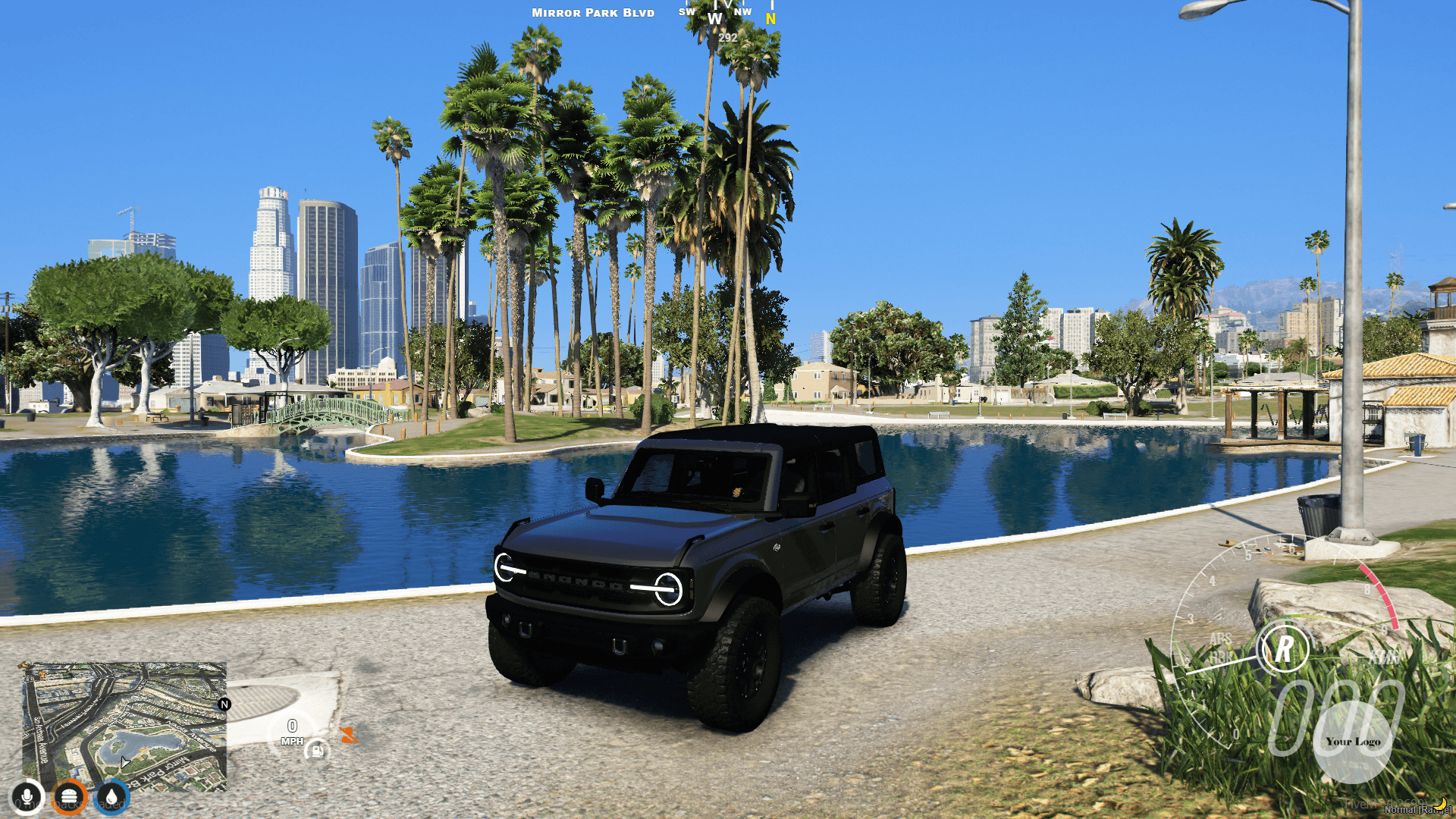Click the banana icon near the version text
This screenshot has width=1456, height=819.
click(x=1439, y=803)
